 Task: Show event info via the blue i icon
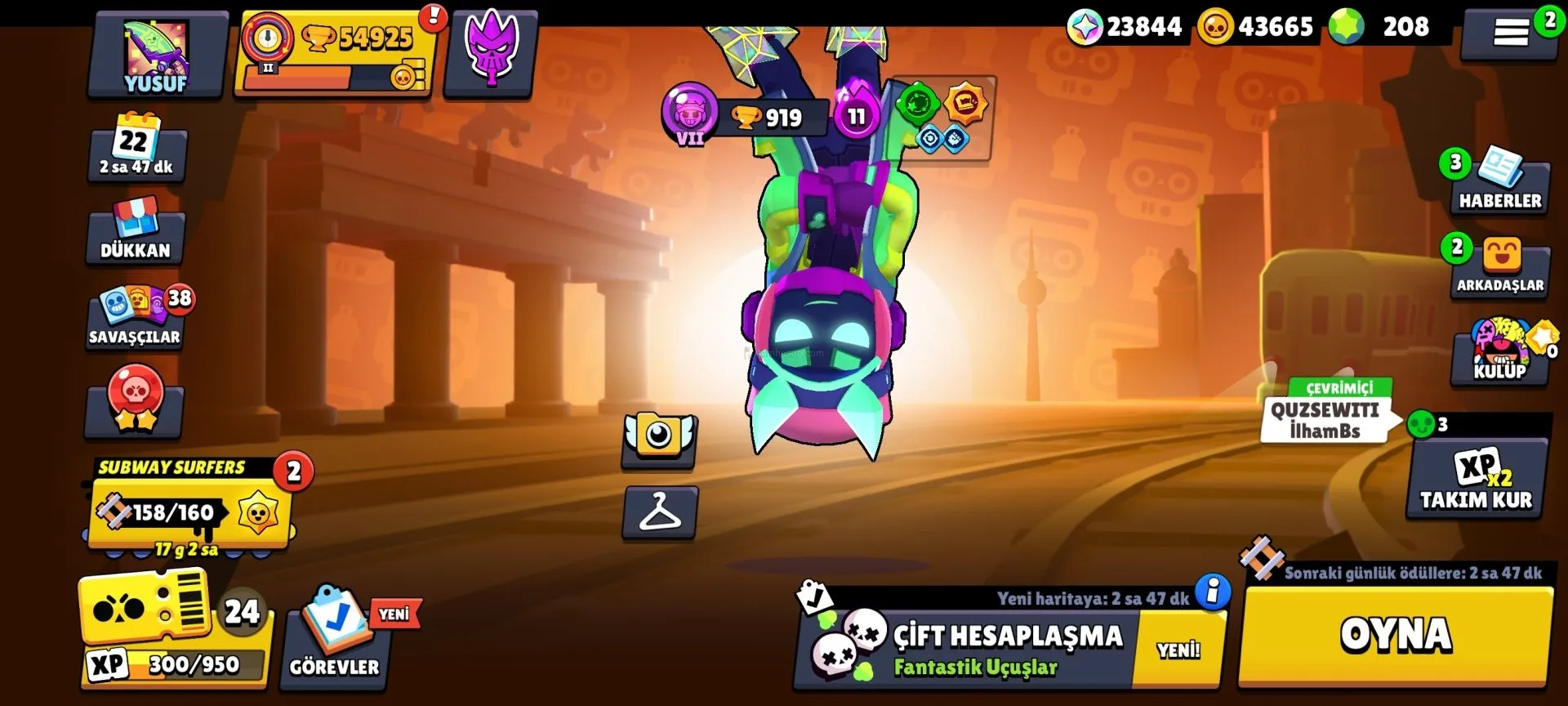click(x=1213, y=590)
